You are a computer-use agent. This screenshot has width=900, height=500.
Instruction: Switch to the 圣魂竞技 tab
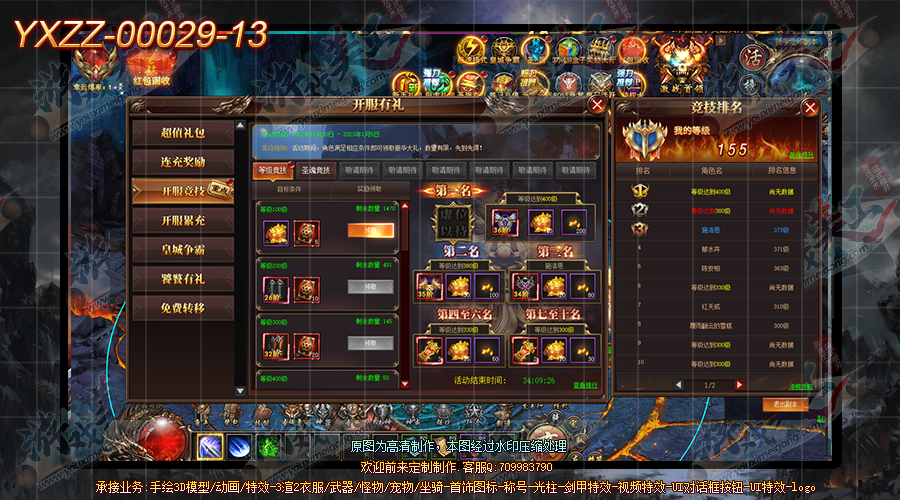[x=316, y=170]
